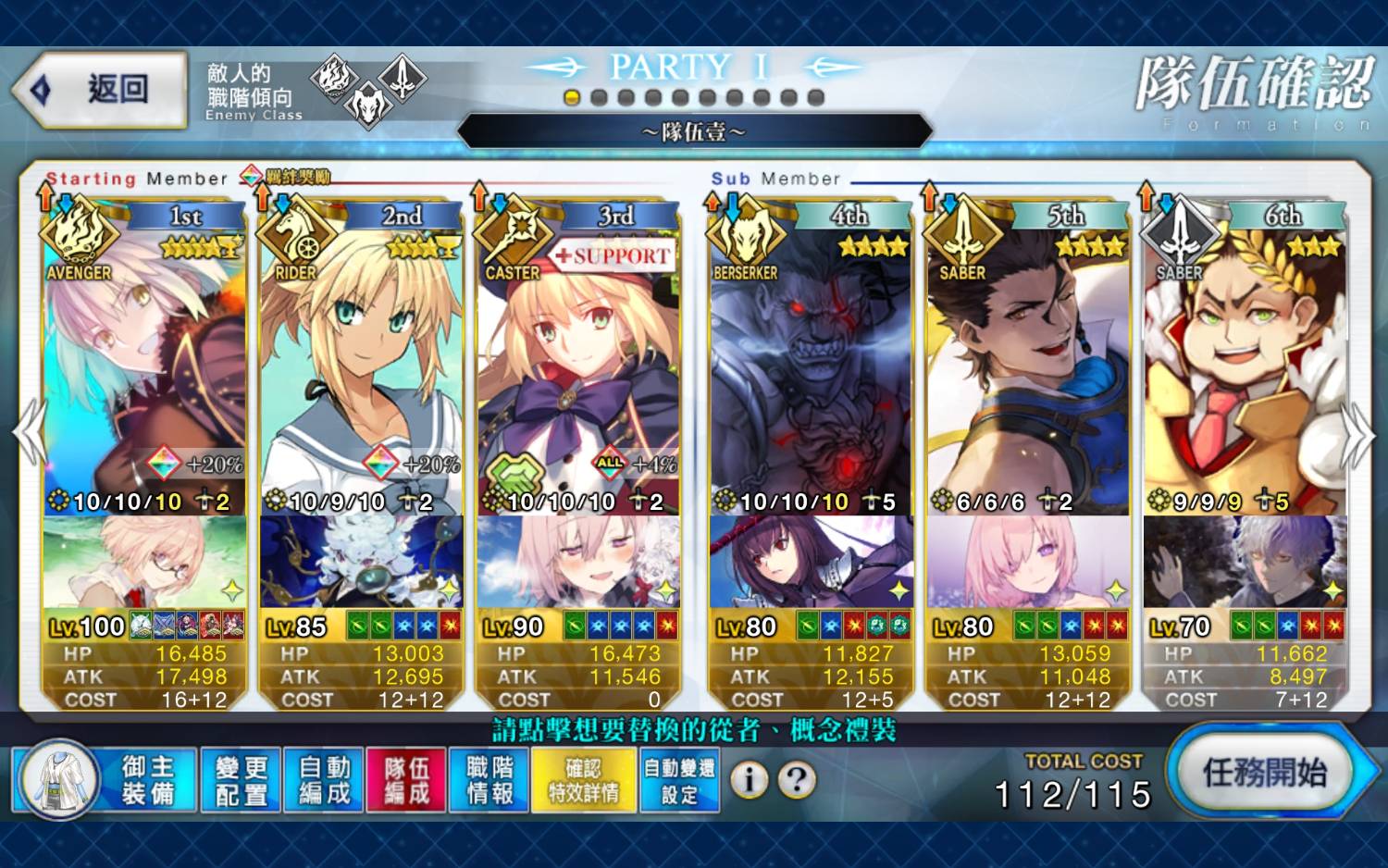This screenshot has width=1388, height=868.
Task: Use 自動編成 auto formation
Action: pyautogui.click(x=324, y=780)
